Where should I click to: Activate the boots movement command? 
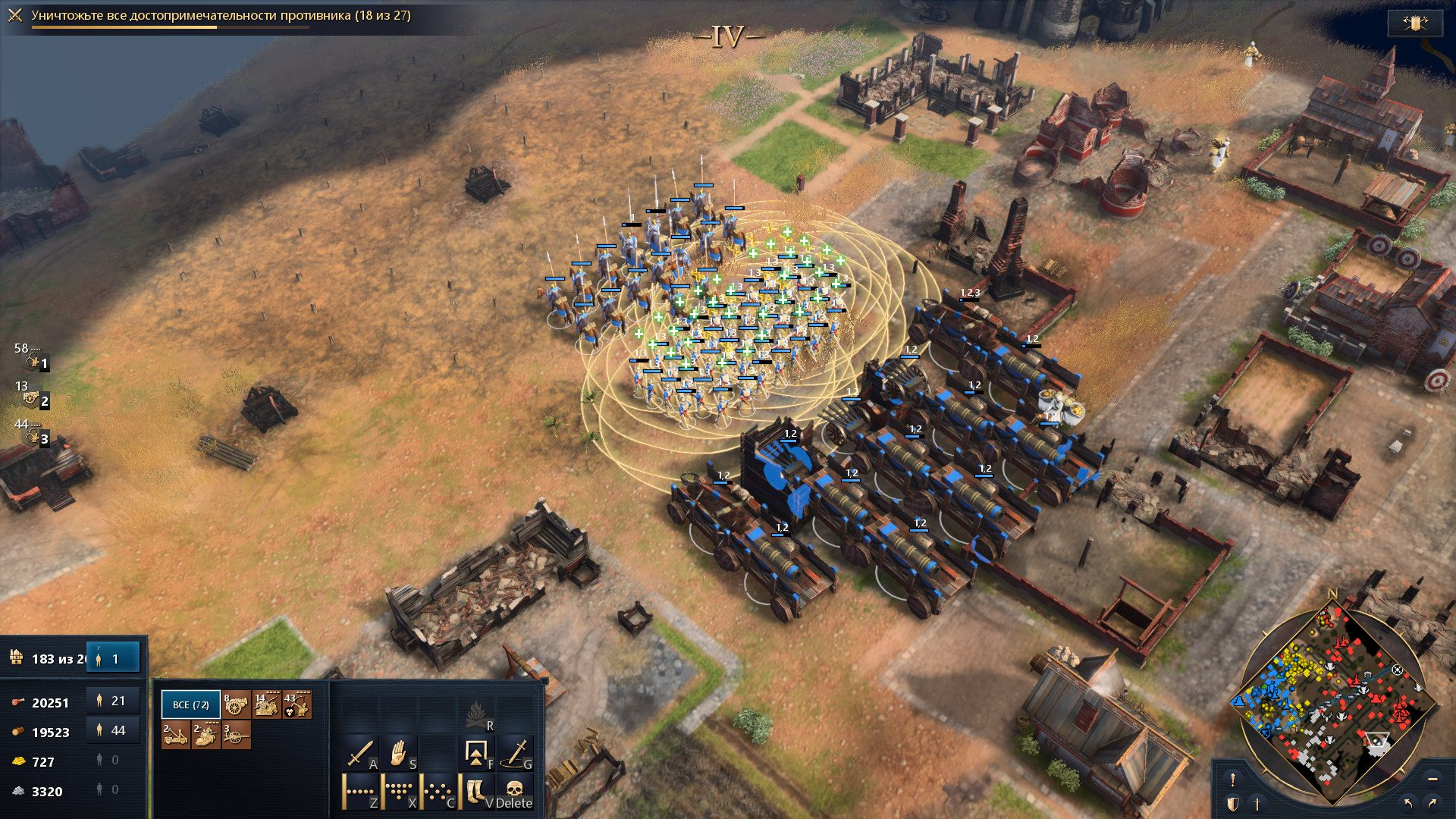tap(477, 792)
